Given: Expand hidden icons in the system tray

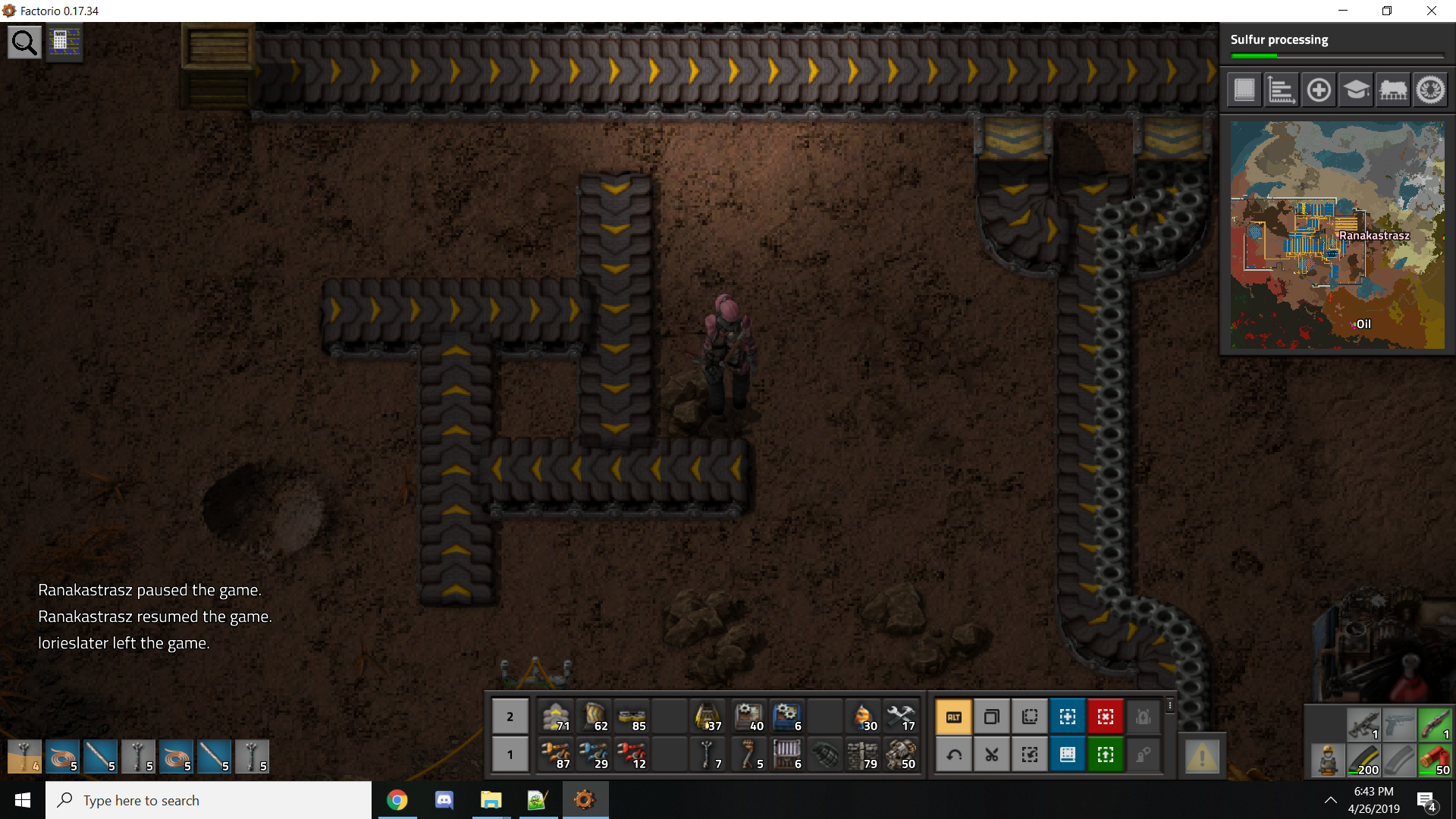Looking at the screenshot, I should point(1331,799).
